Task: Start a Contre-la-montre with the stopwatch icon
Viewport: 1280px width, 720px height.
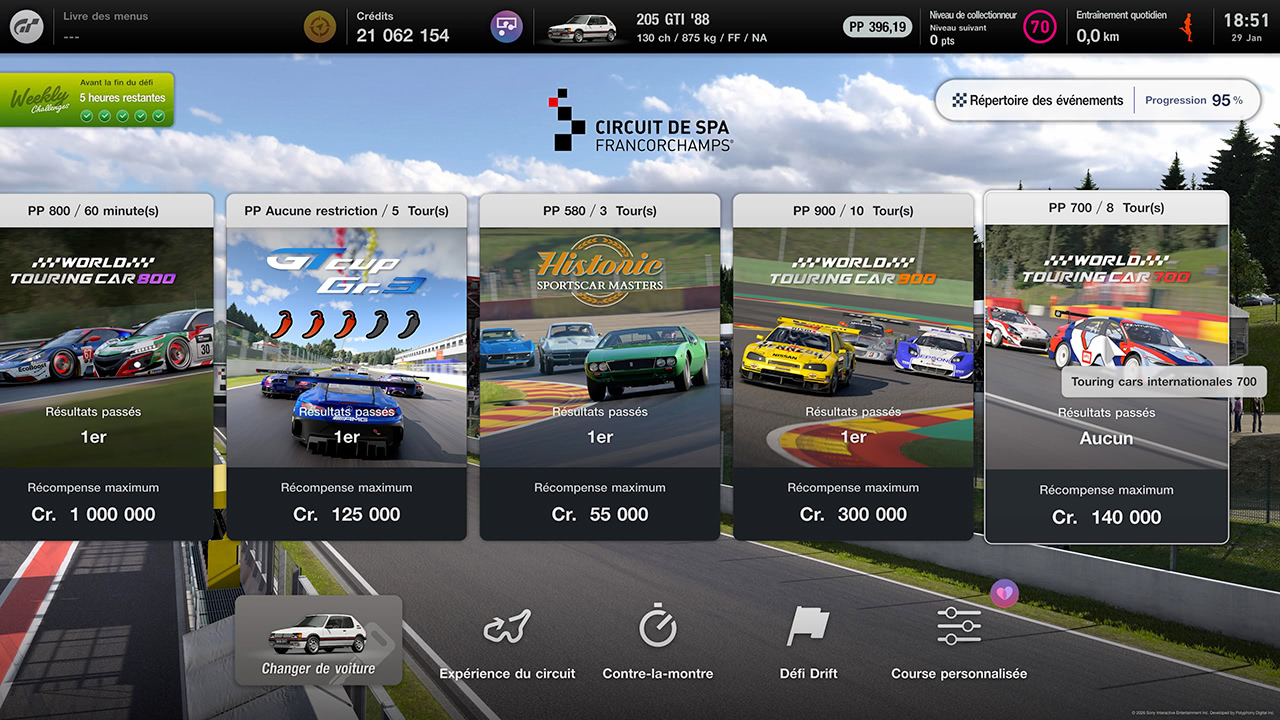Action: pos(657,640)
